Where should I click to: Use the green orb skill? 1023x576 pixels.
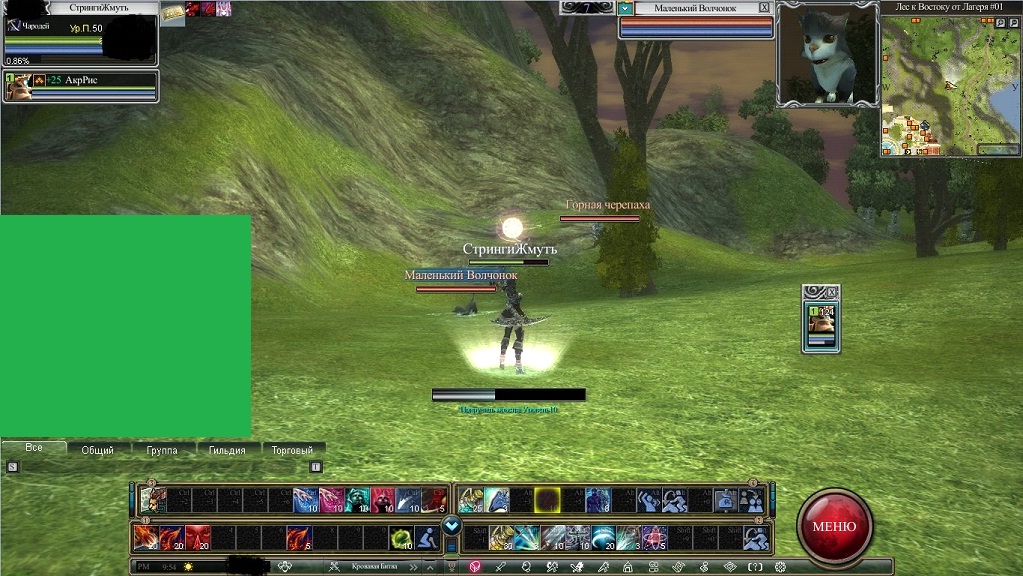tap(401, 539)
